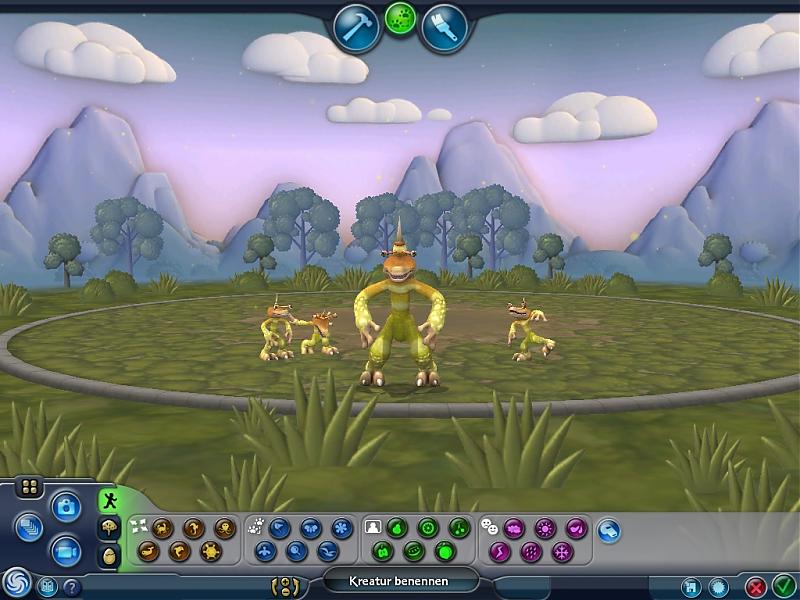Image resolution: width=800 pixels, height=600 pixels.
Task: Show help with the question mark
Action: point(71,587)
